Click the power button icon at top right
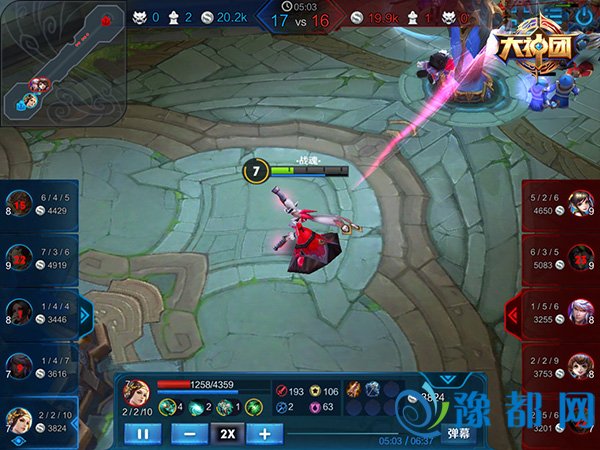The width and height of the screenshot is (600, 450). [585, 16]
